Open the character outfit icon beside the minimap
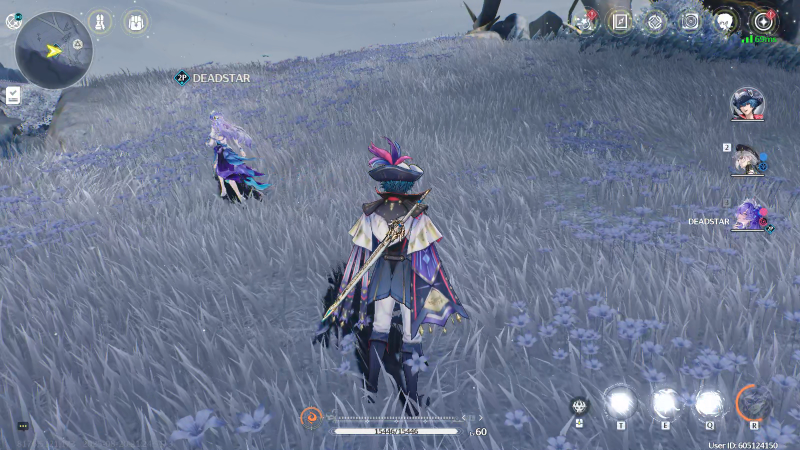 pos(100,21)
